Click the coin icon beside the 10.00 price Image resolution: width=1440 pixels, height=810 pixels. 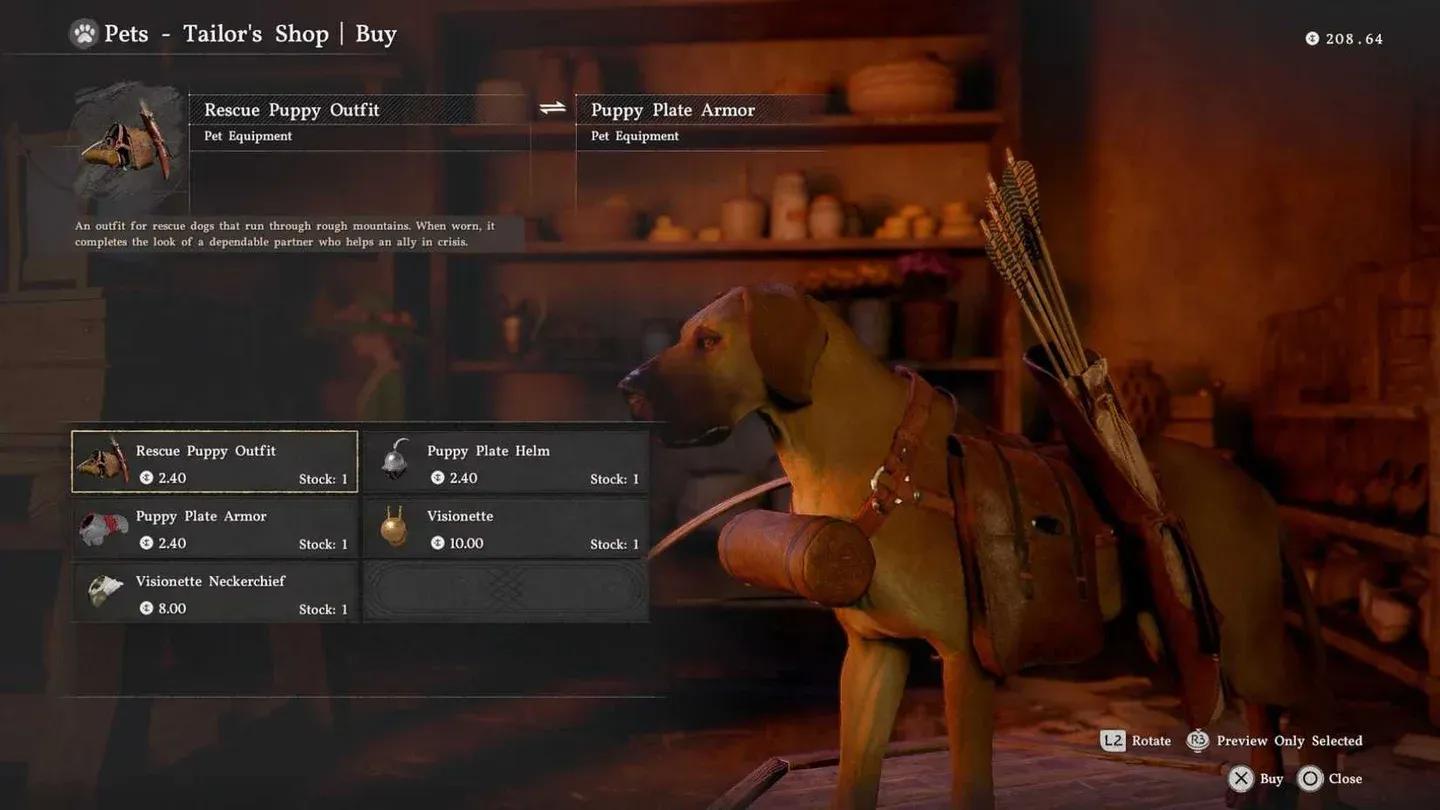(437, 545)
